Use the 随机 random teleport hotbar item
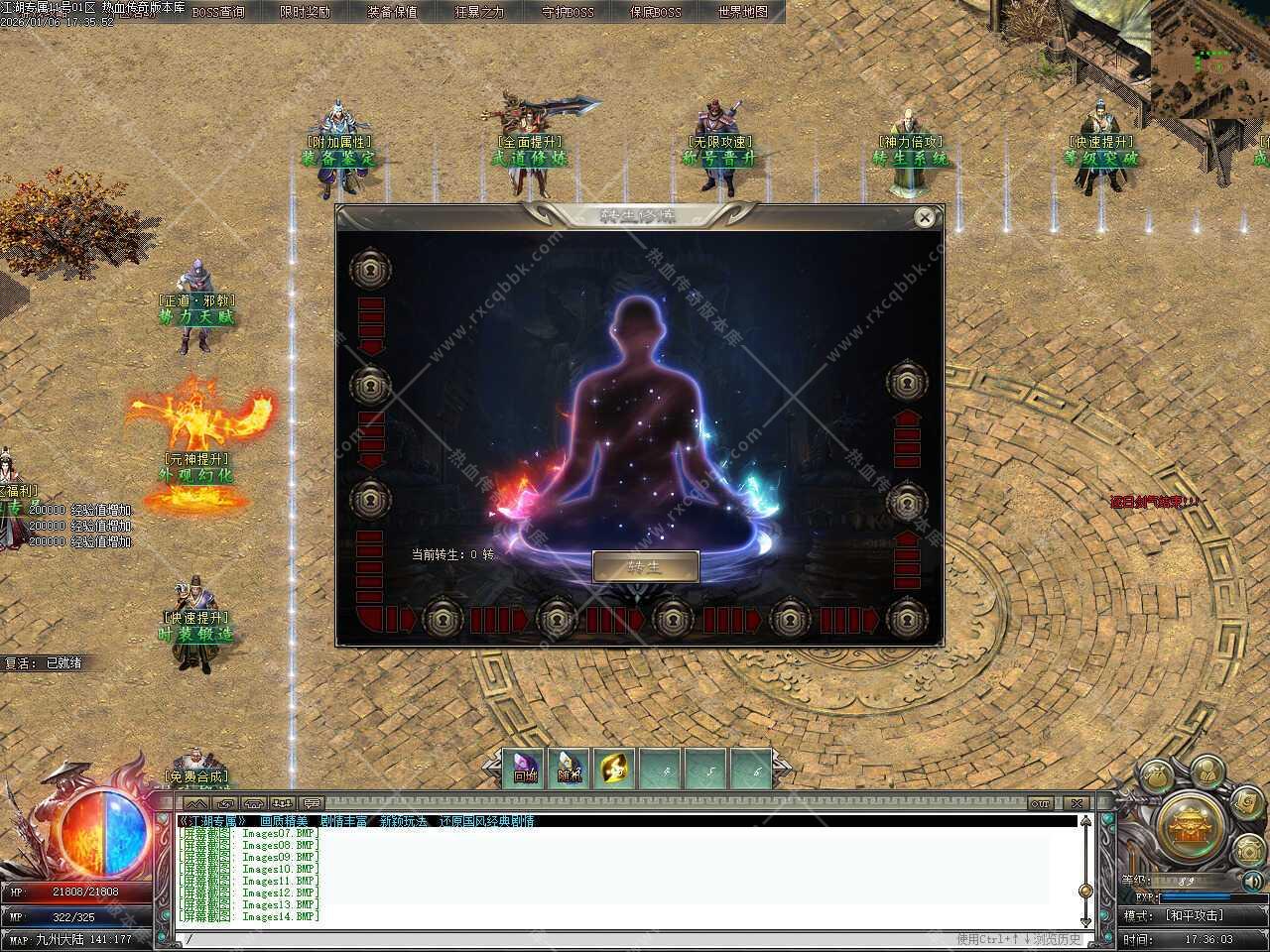Image resolution: width=1270 pixels, height=952 pixels. (x=570, y=769)
